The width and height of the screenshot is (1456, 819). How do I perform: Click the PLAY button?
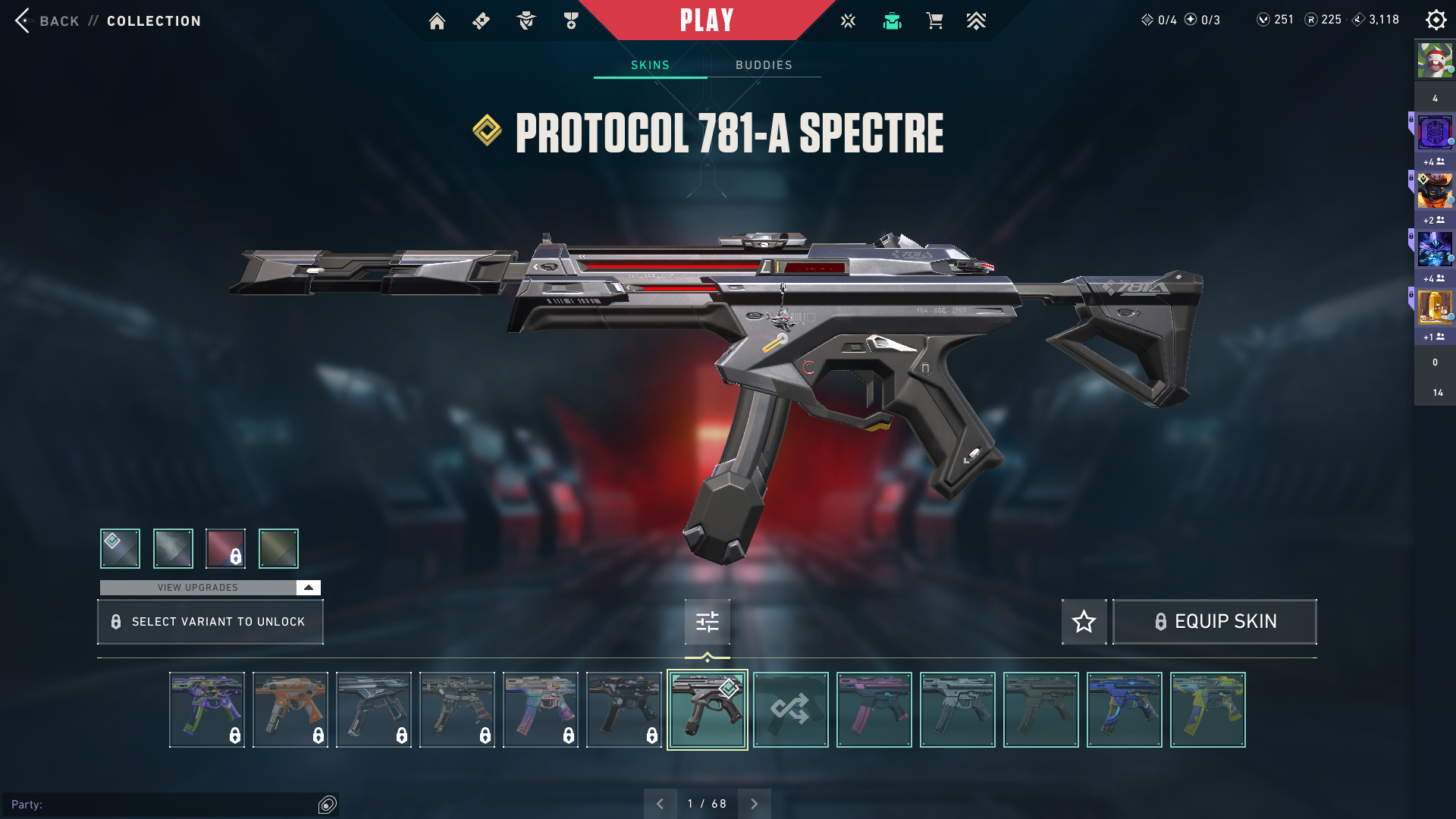pyautogui.click(x=707, y=20)
